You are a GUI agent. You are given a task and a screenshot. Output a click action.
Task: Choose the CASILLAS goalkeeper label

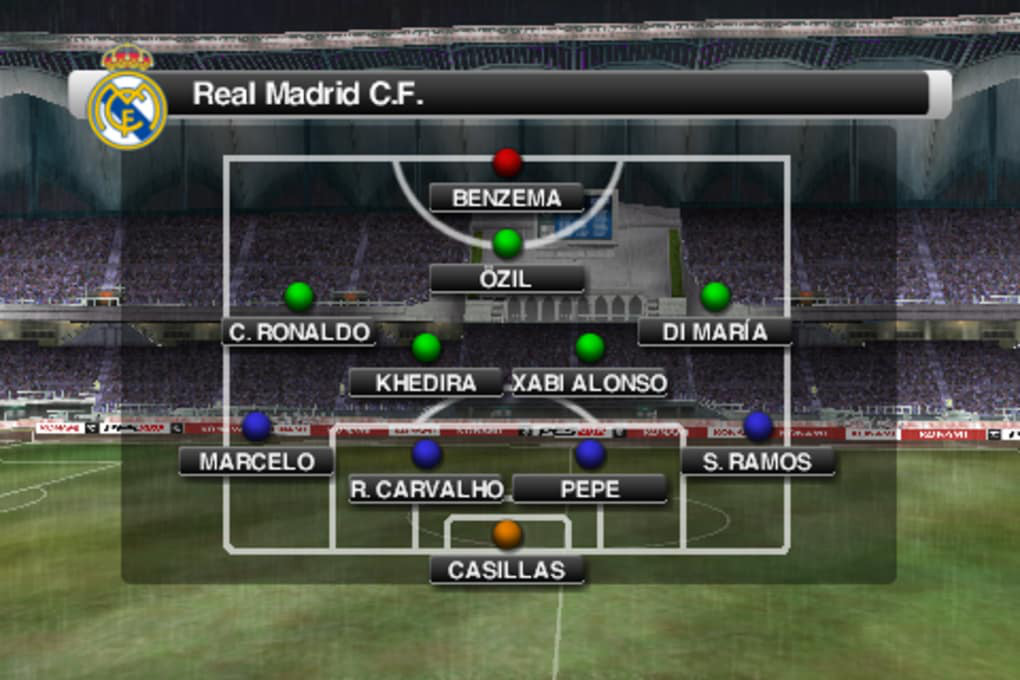(507, 570)
